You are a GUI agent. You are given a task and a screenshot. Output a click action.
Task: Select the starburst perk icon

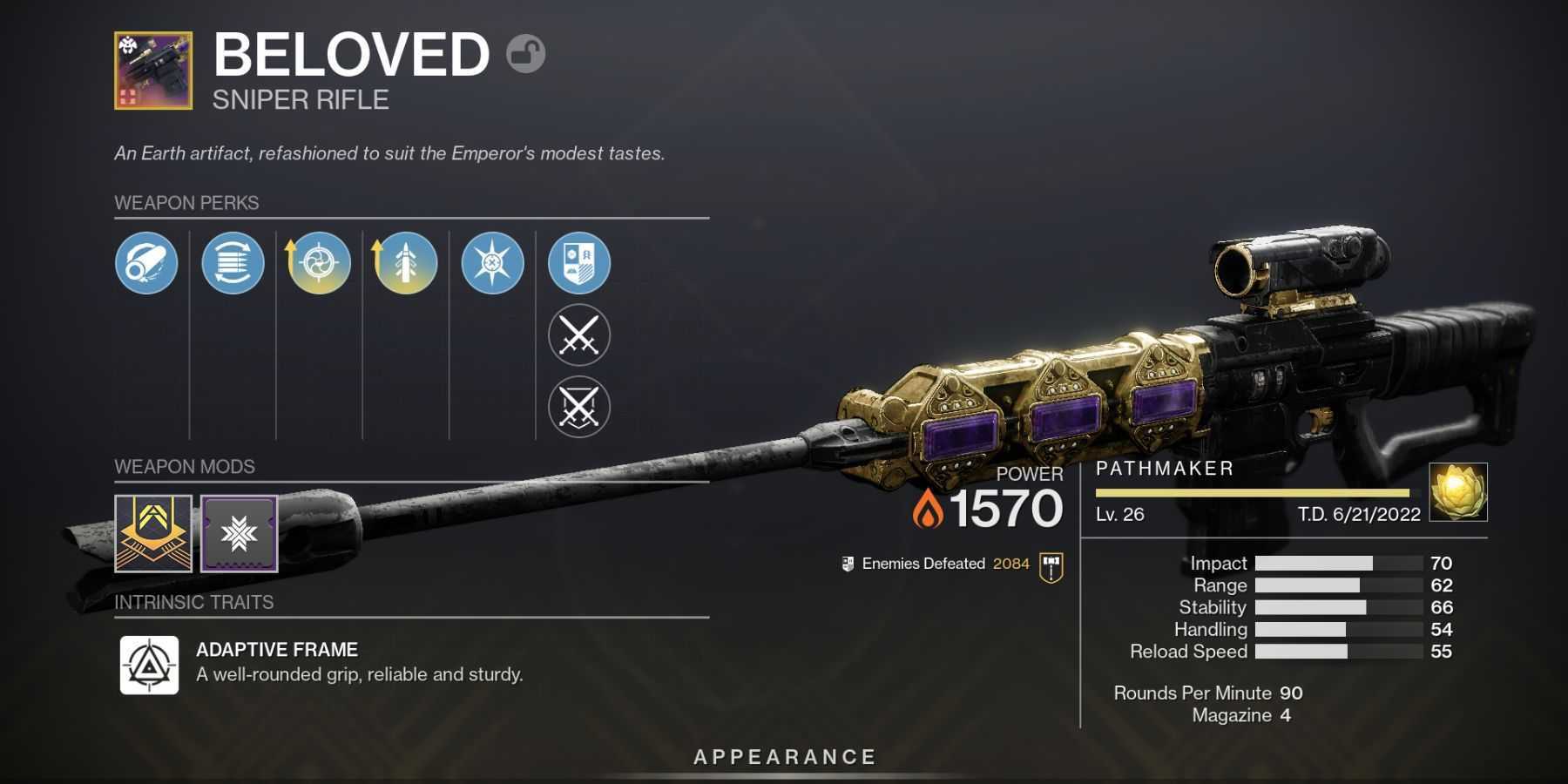coord(492,262)
